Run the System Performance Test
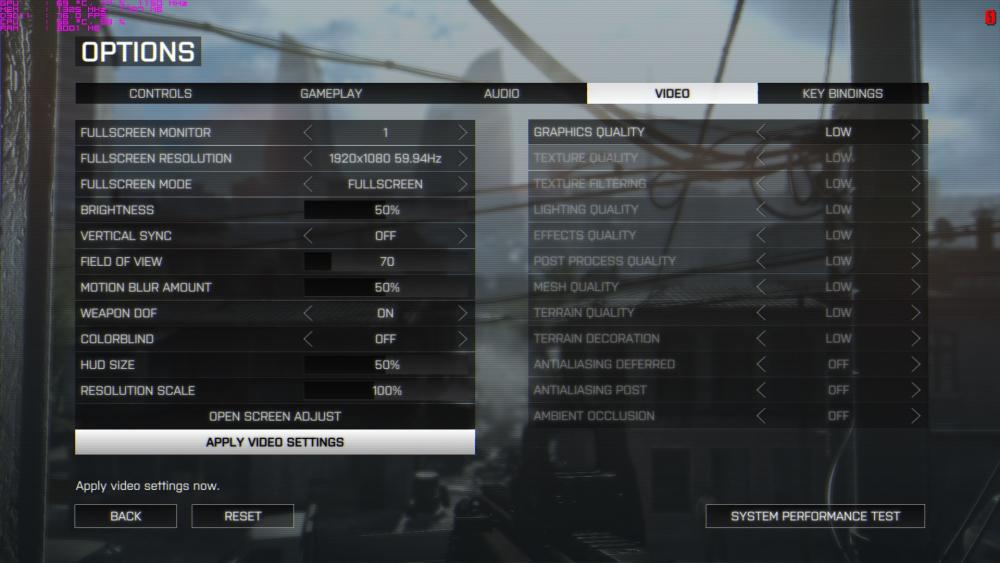 pos(815,516)
